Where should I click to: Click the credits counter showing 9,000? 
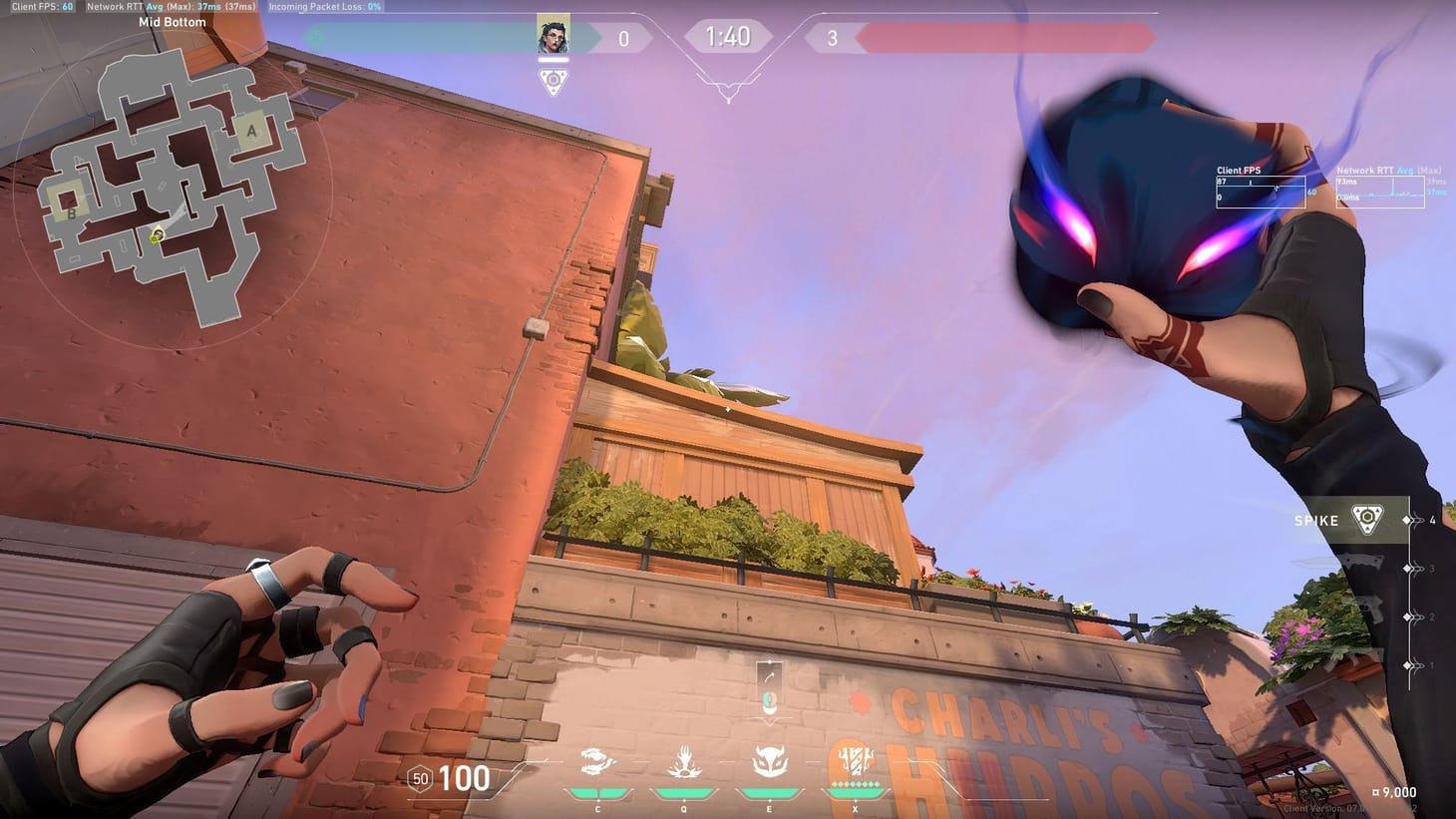point(1397,792)
